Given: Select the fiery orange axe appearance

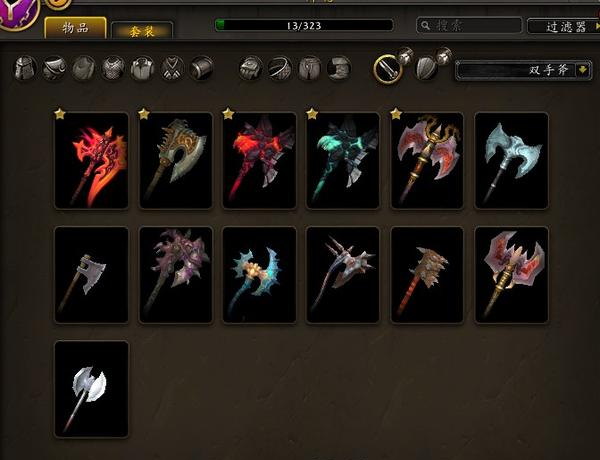Looking at the screenshot, I should [91, 161].
